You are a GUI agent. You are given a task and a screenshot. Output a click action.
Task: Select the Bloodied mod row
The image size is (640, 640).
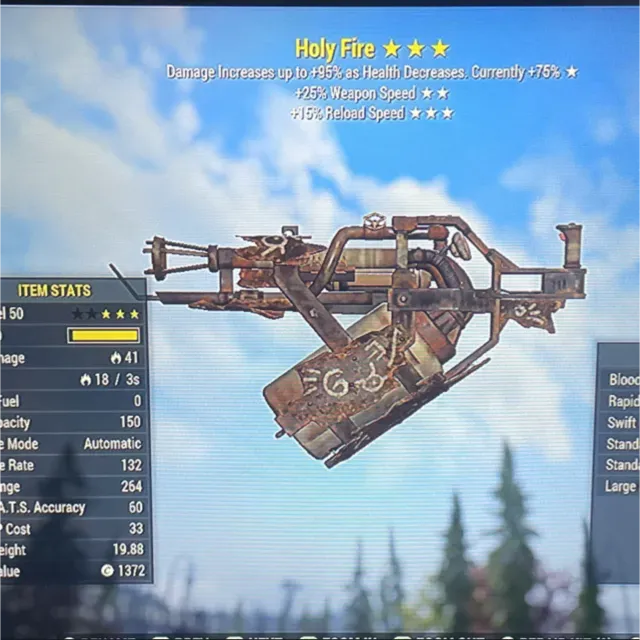622,380
